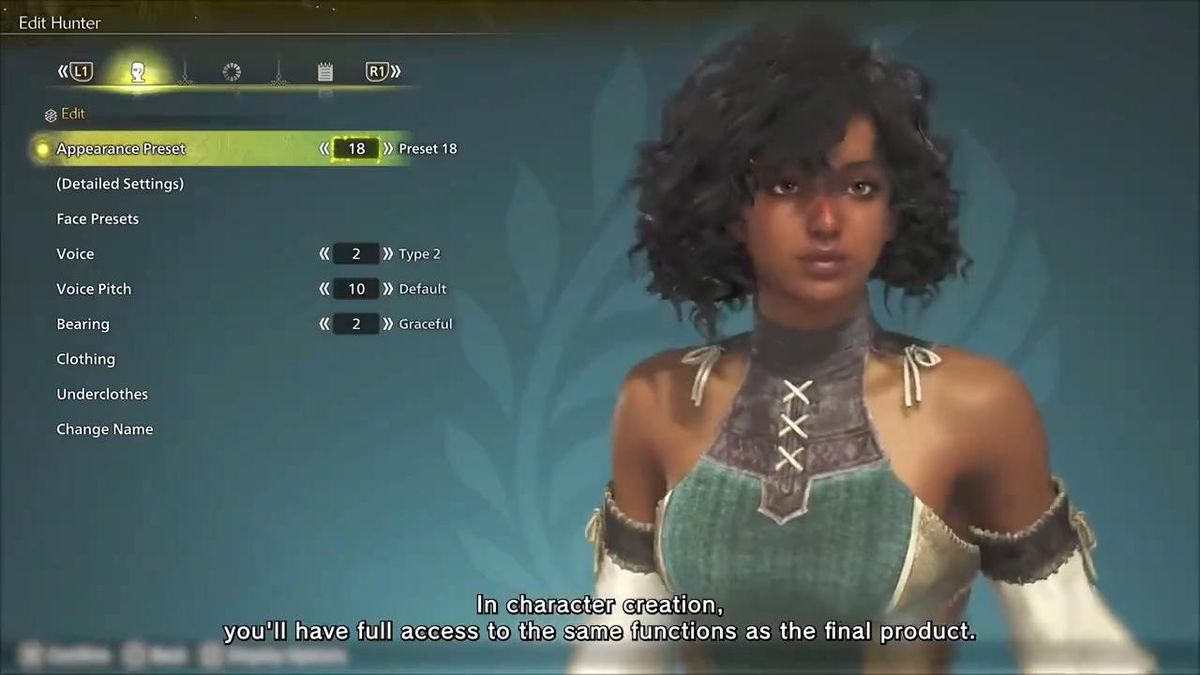Select the Appearance Preset row
This screenshot has height=675, width=1200.
click(121, 149)
